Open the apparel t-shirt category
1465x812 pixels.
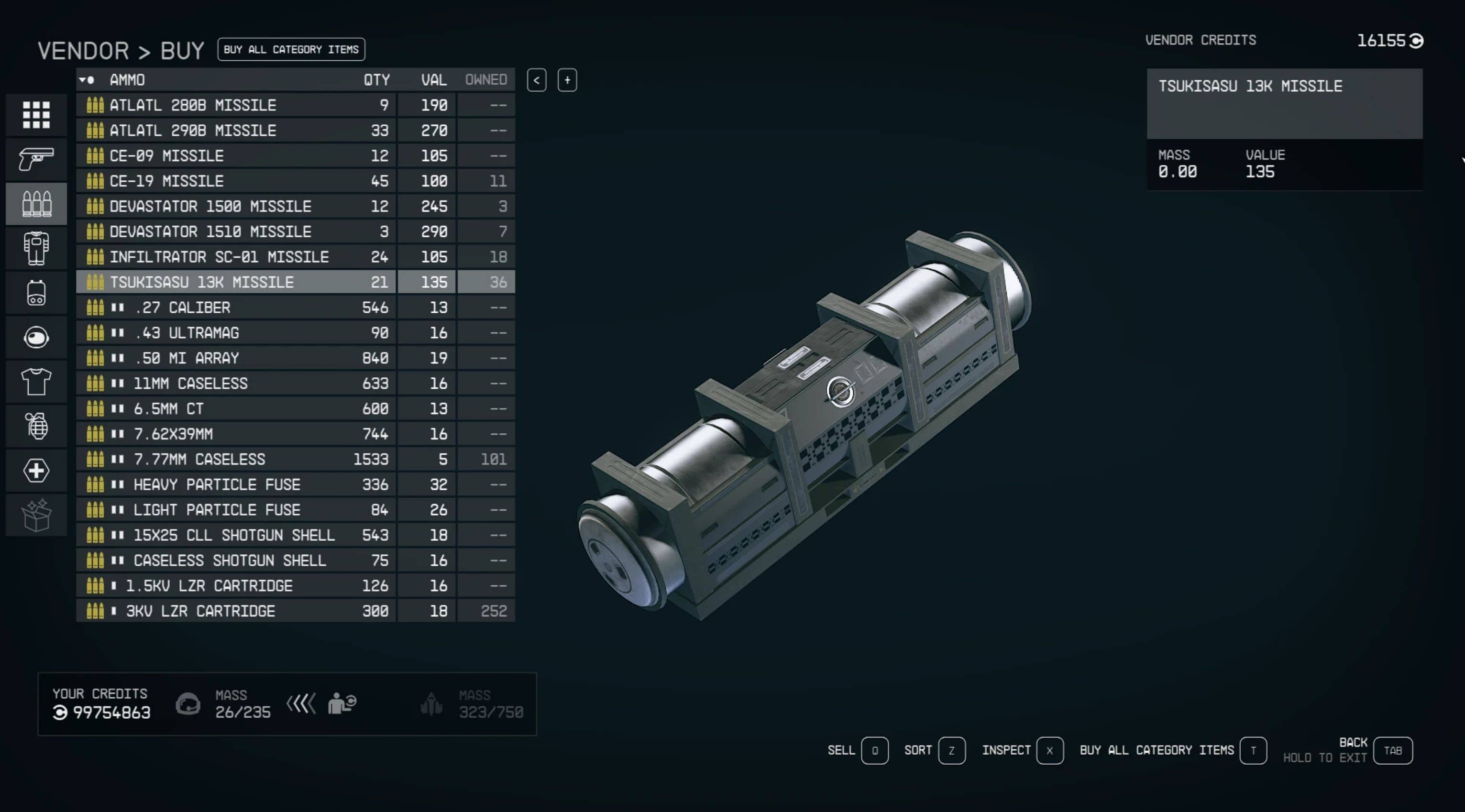36,382
